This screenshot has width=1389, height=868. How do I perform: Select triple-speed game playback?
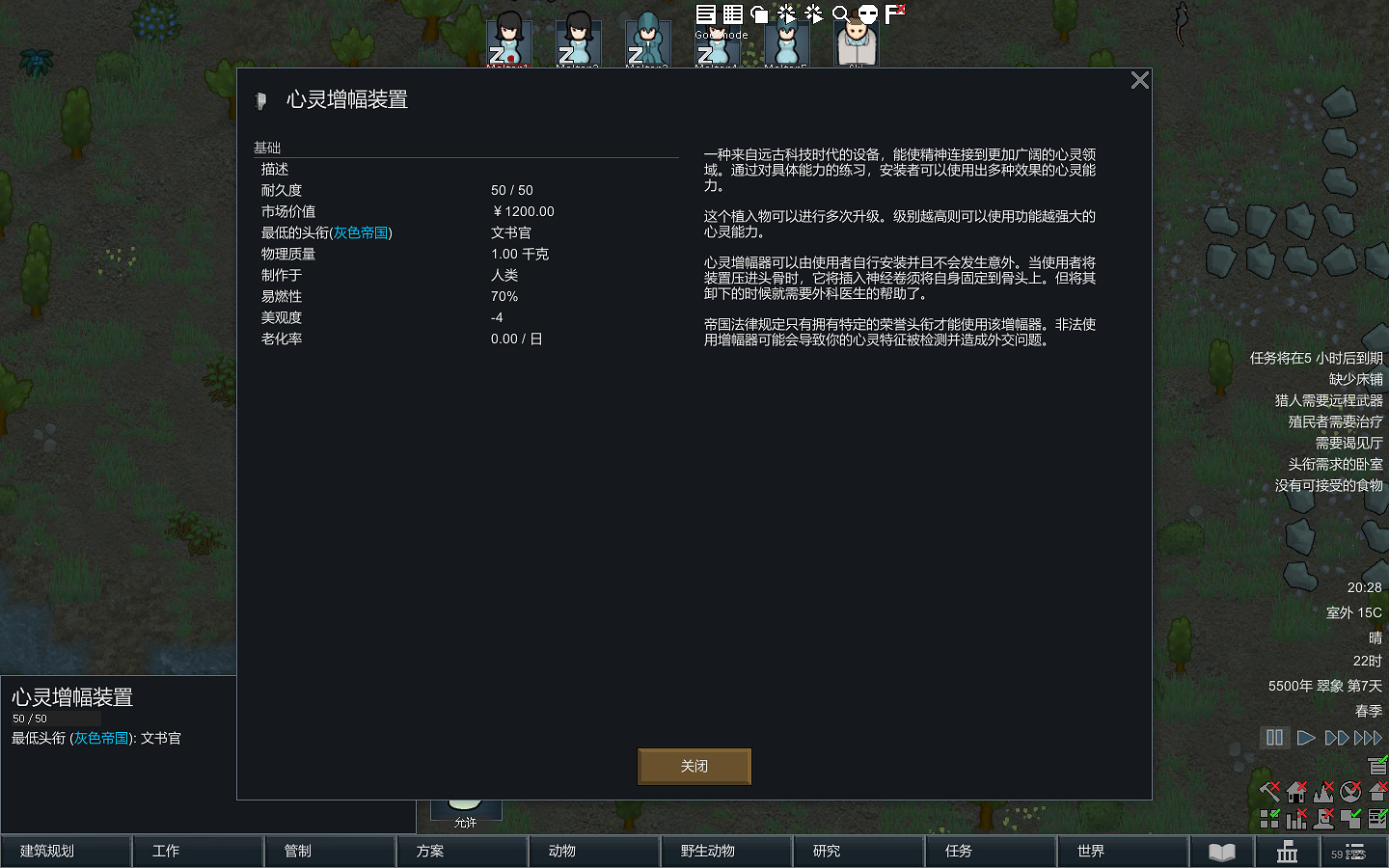click(1368, 738)
